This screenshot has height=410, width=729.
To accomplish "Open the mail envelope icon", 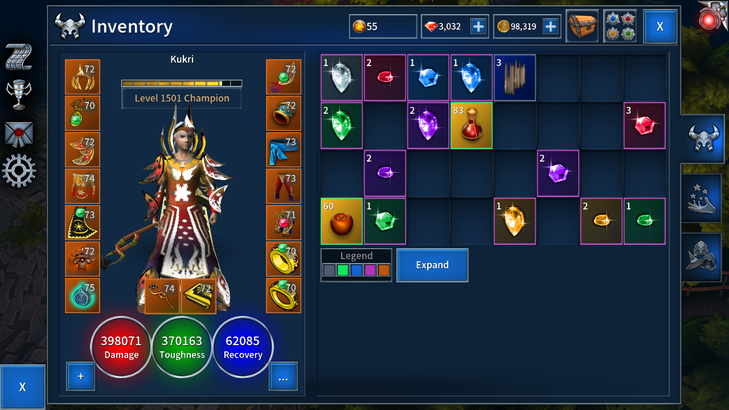I will [x=19, y=133].
